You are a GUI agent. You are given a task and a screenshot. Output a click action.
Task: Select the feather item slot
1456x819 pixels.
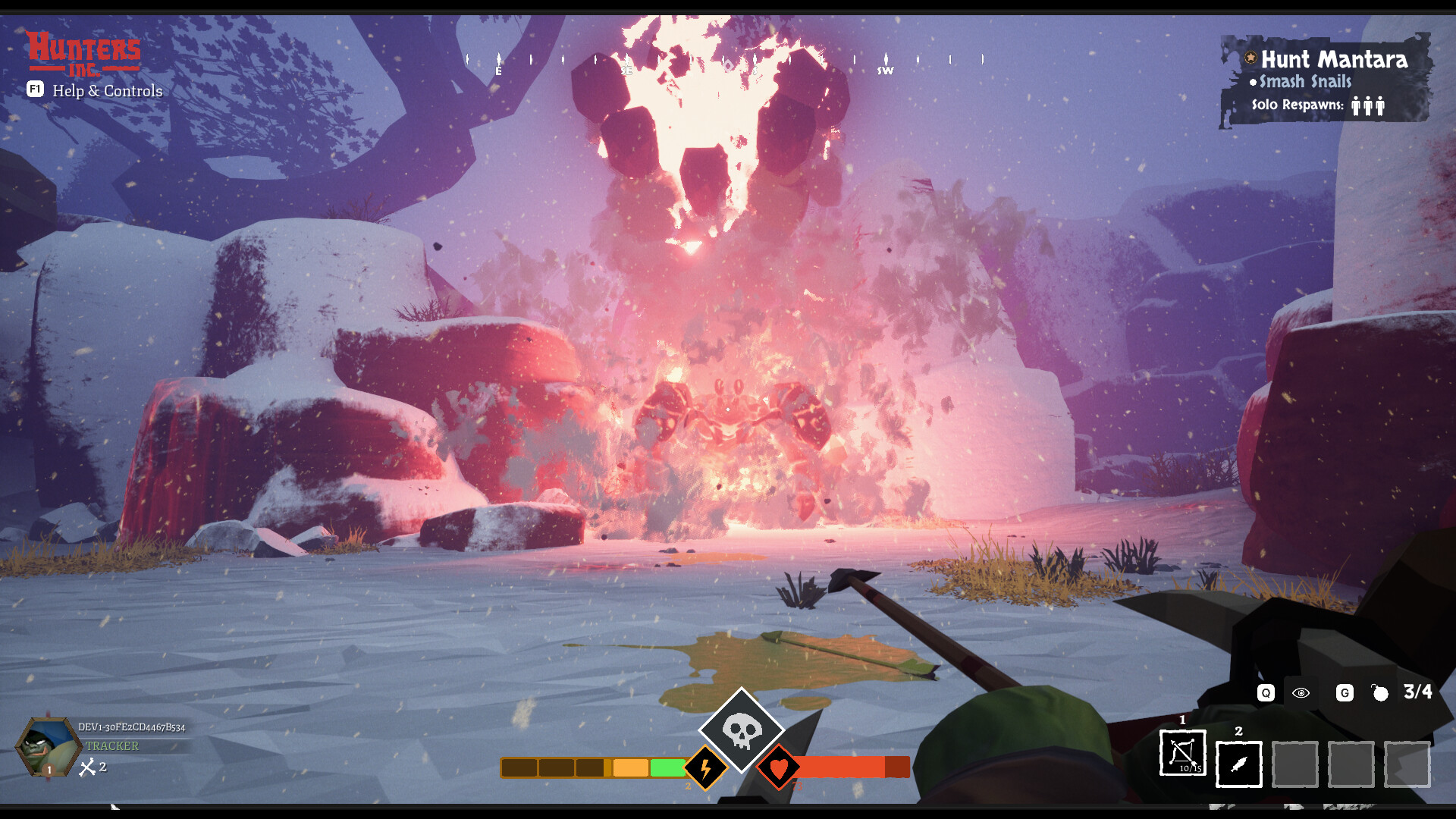tap(1238, 764)
